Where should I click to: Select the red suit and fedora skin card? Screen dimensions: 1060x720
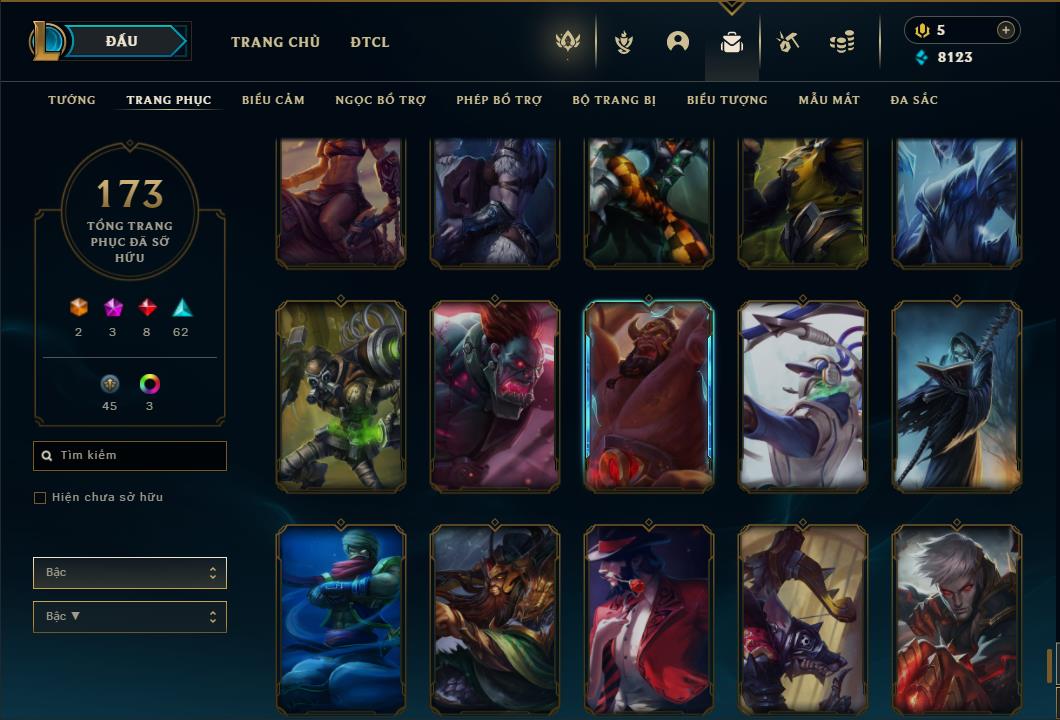click(649, 618)
